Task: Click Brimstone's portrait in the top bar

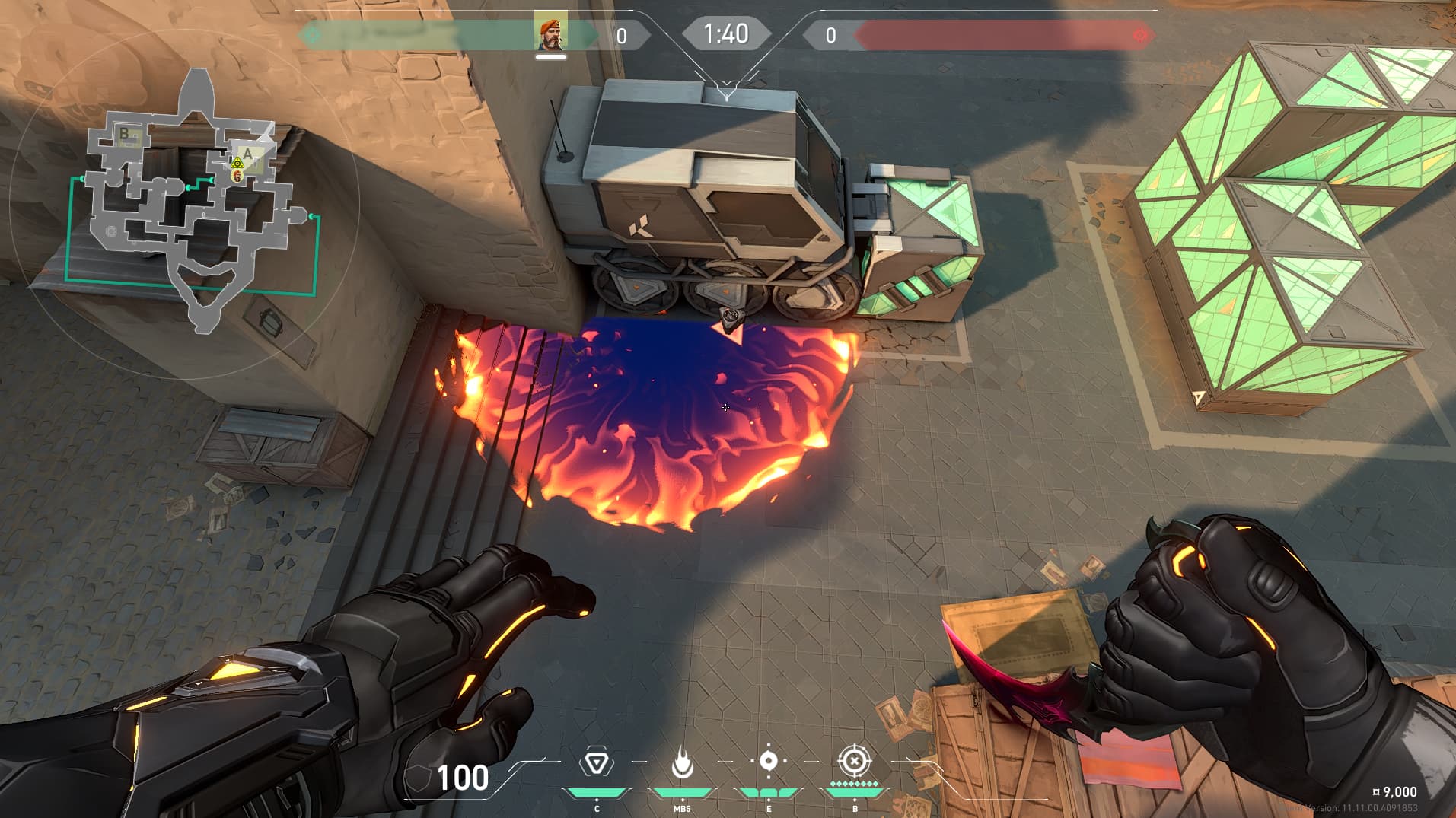Action: (x=550, y=32)
